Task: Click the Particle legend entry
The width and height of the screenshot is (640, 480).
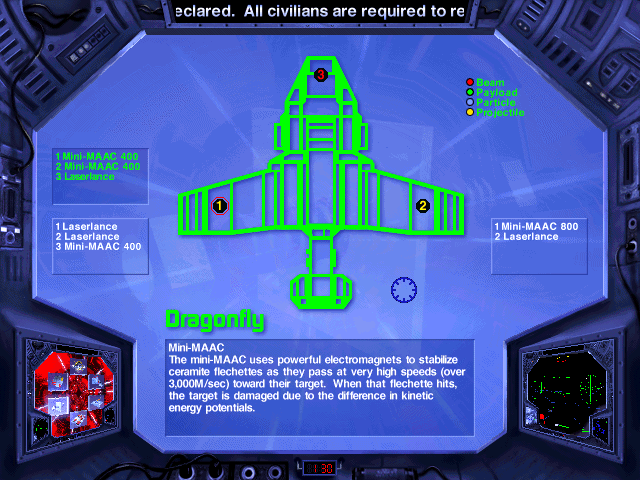Action: click(495, 102)
